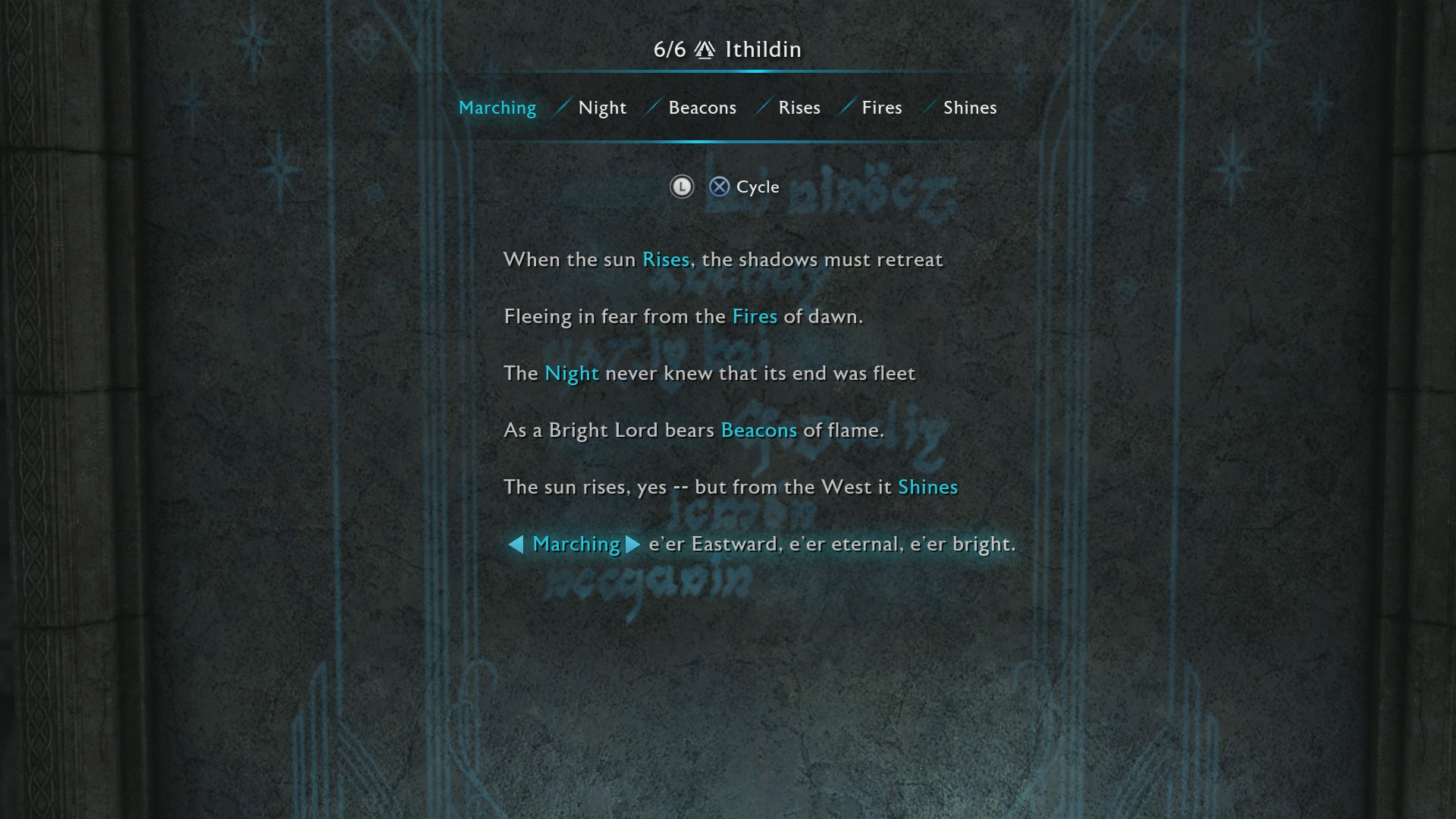1456x819 pixels.
Task: Click the Ithildin emblem icon in the header
Action: click(x=704, y=49)
